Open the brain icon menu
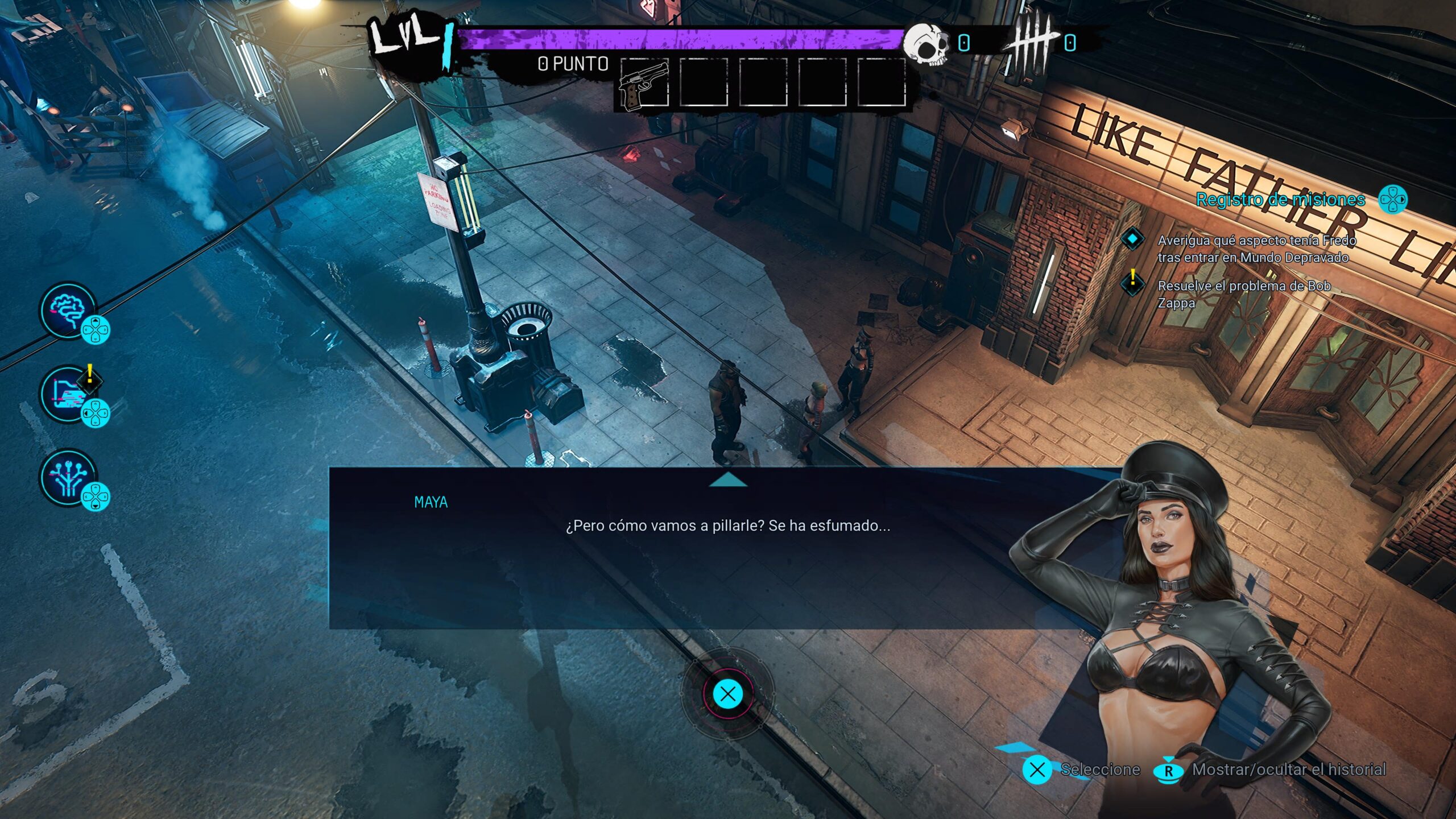This screenshot has width=1456, height=819. pyautogui.click(x=69, y=310)
